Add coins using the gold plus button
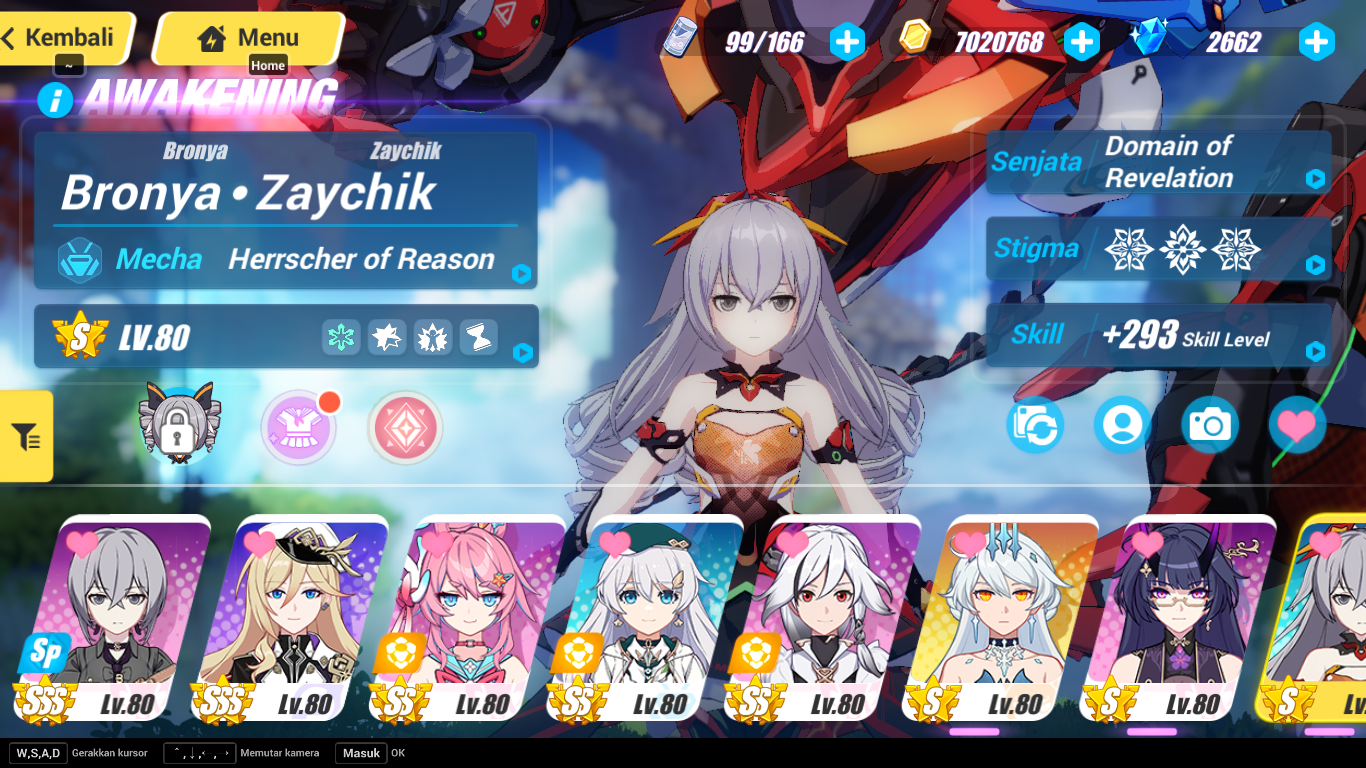 coord(1082,42)
